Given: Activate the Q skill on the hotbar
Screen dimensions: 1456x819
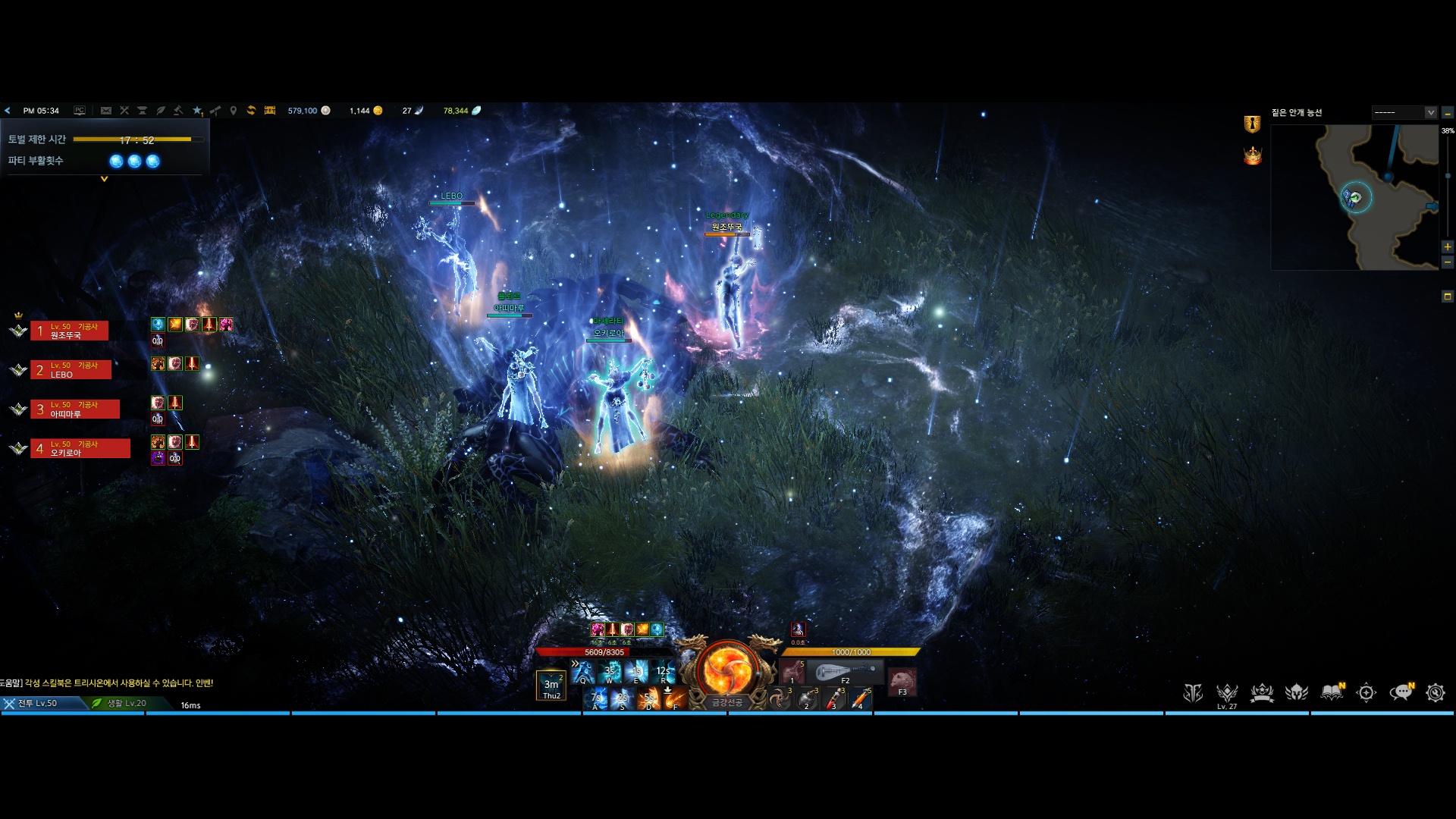Looking at the screenshot, I should (x=584, y=672).
